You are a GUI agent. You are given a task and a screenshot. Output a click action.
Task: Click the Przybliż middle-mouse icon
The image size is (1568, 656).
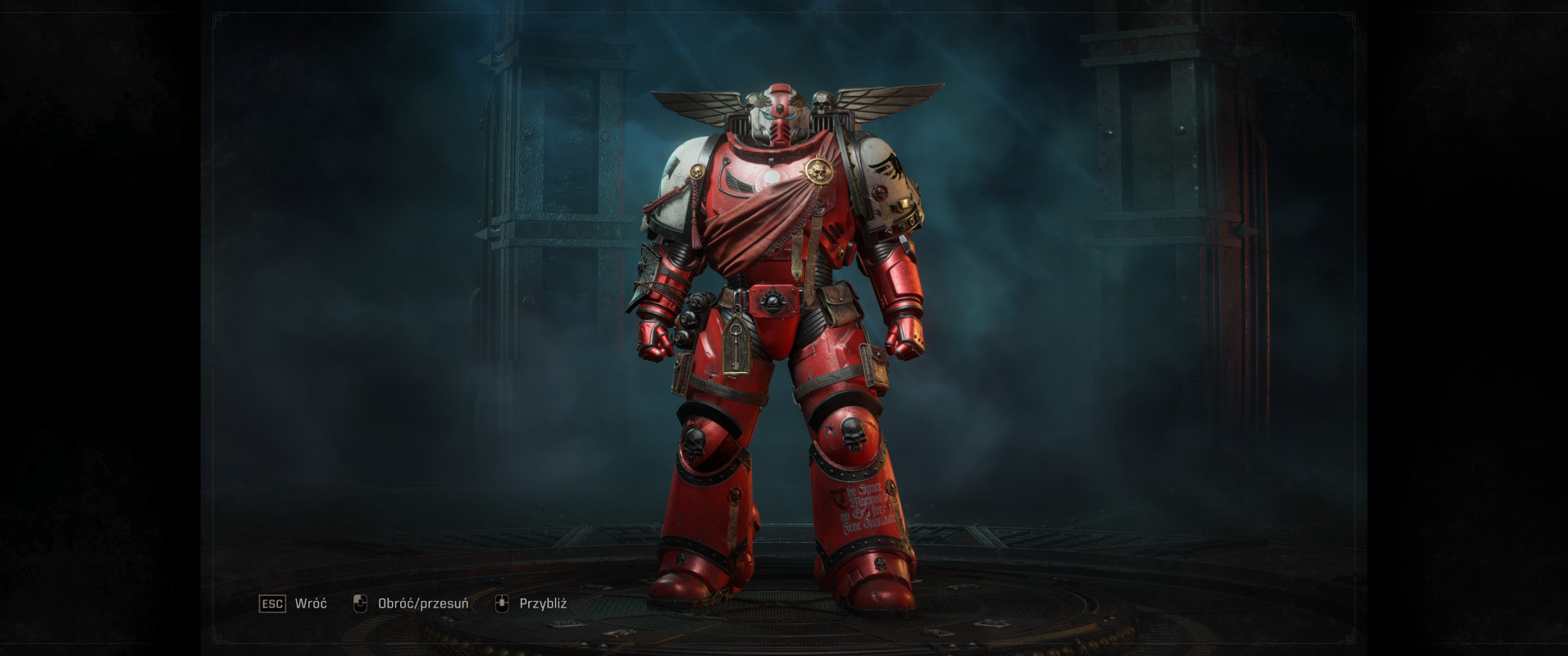503,604
